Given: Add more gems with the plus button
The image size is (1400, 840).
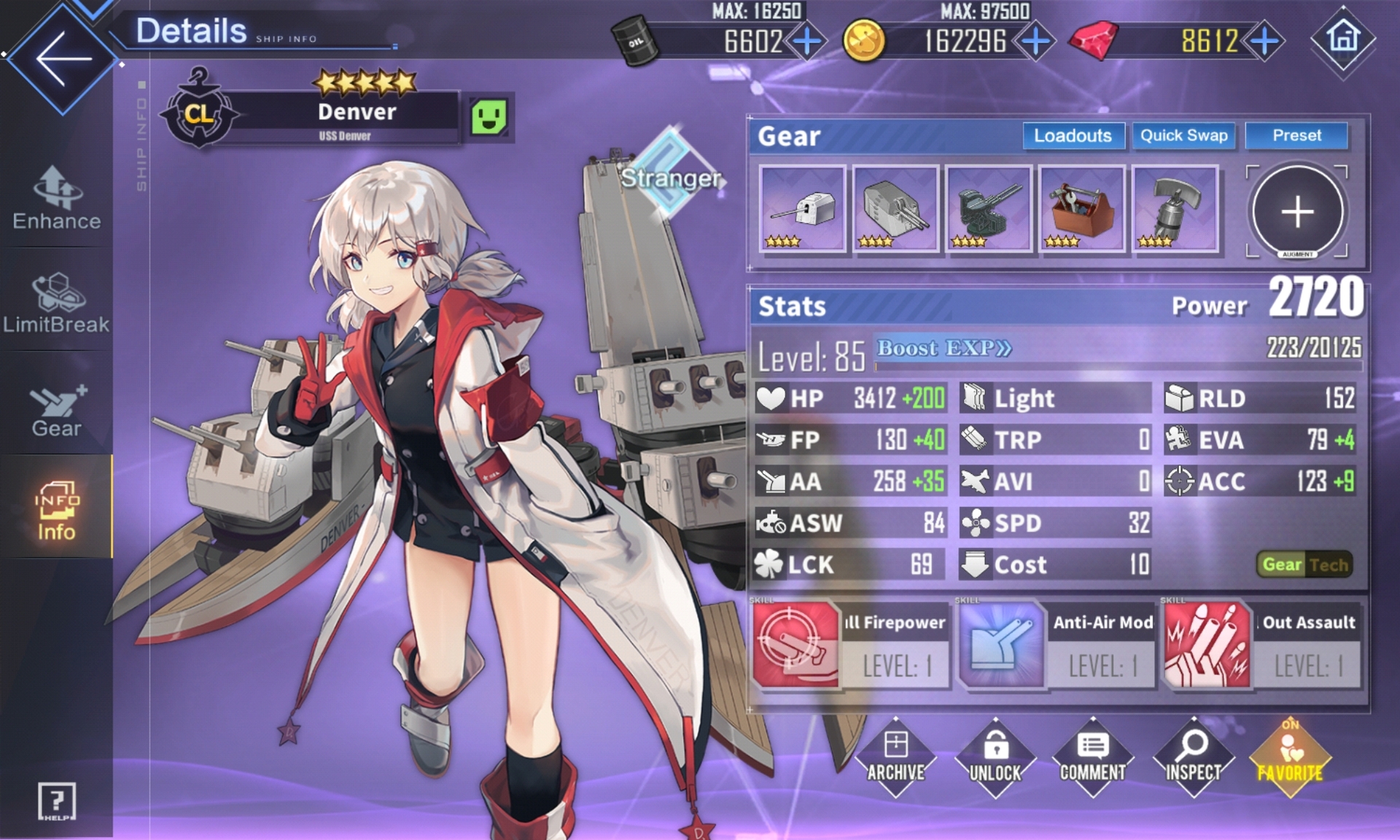Looking at the screenshot, I should click(x=1264, y=41).
